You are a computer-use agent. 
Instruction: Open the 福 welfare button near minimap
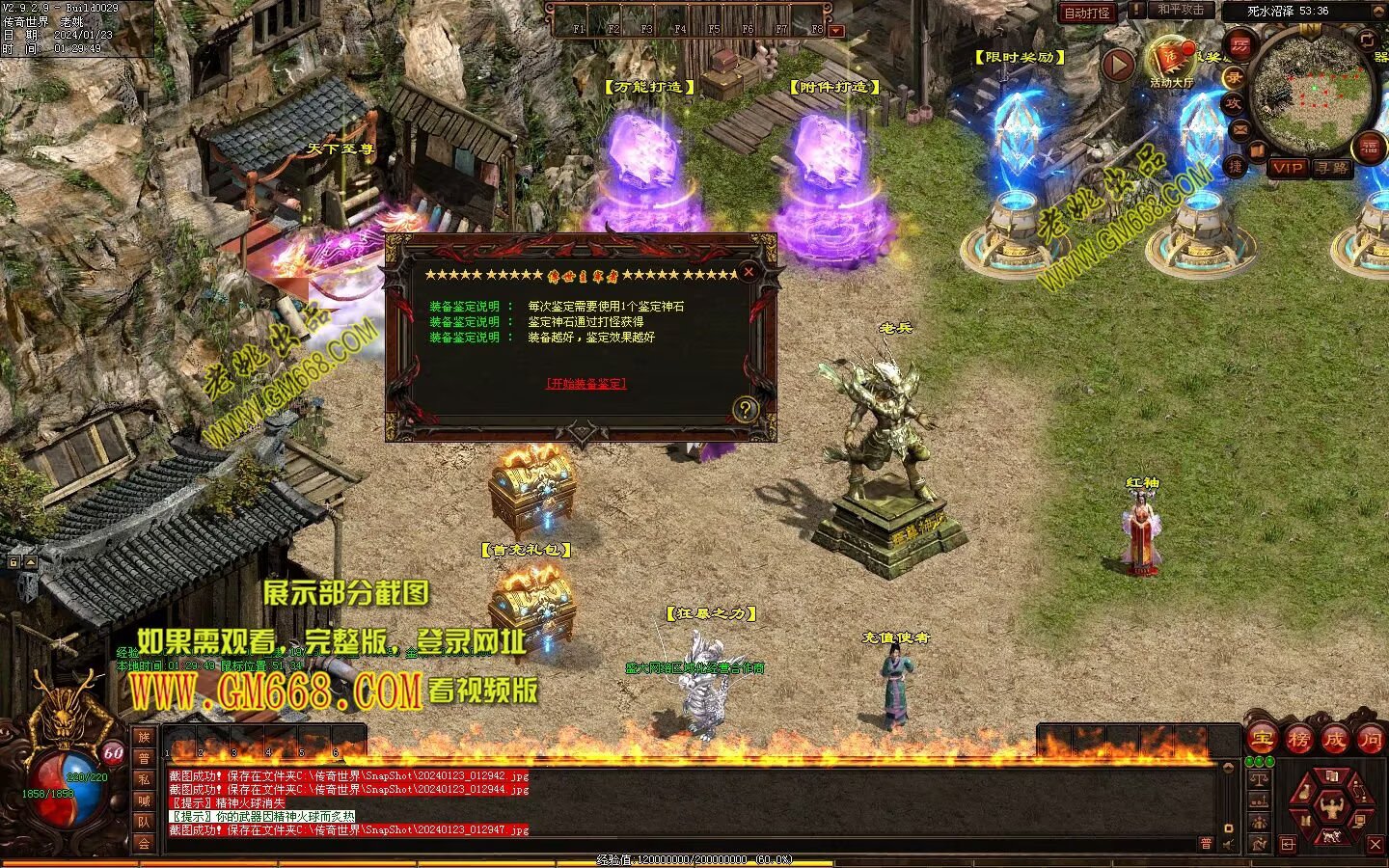(x=1370, y=146)
